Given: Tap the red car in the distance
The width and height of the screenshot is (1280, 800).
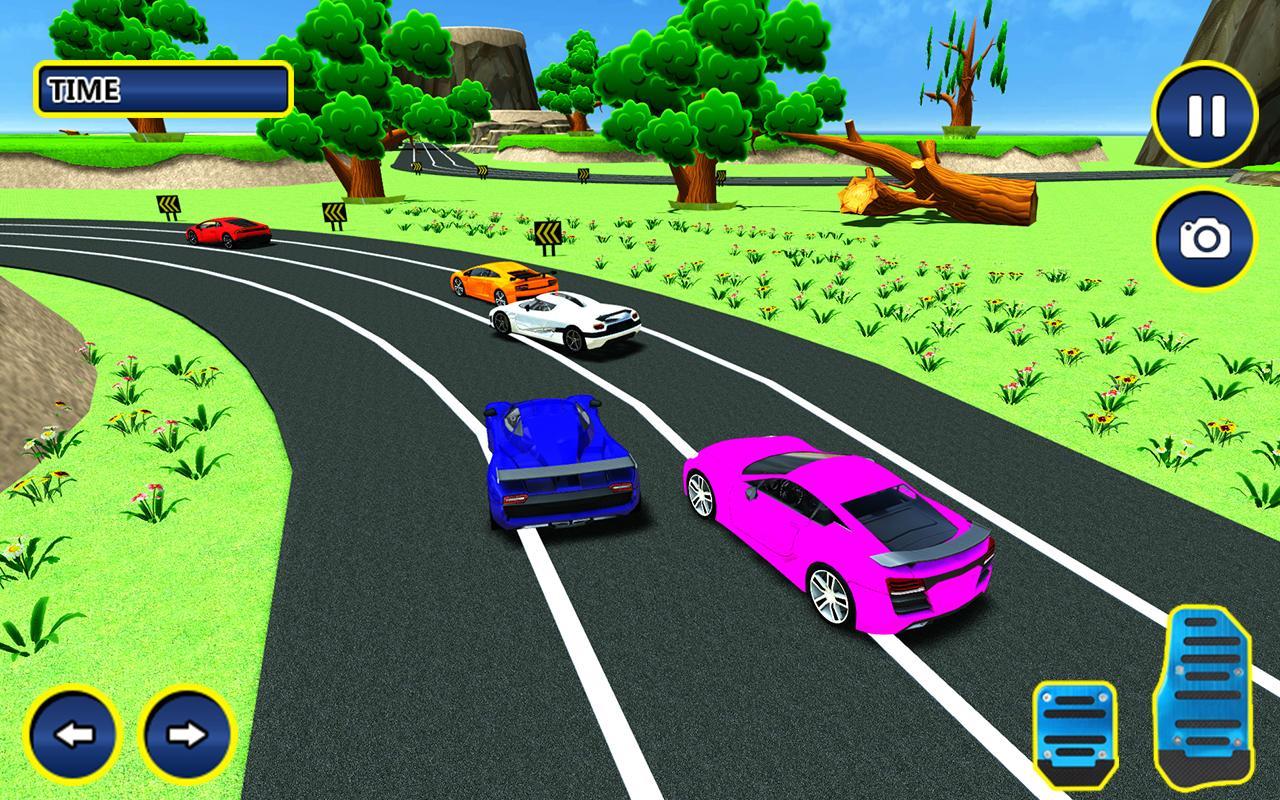Looking at the screenshot, I should [225, 231].
